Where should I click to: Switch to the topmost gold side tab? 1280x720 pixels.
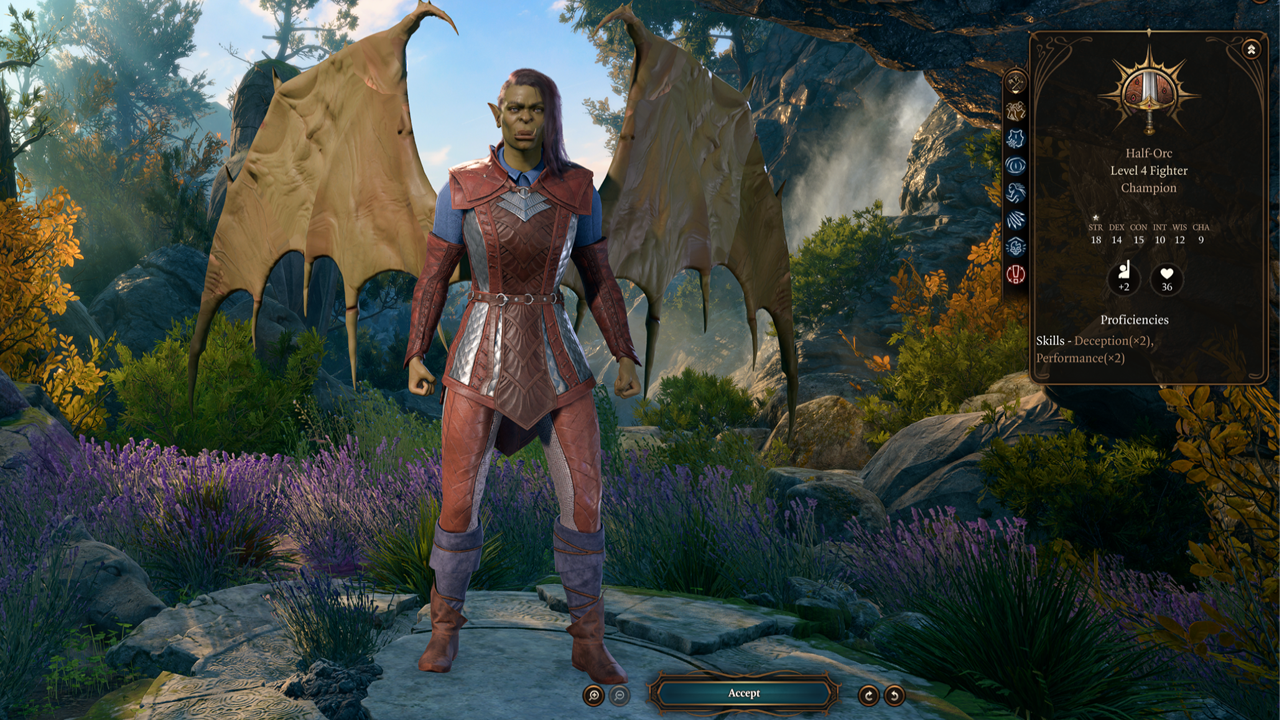(x=1016, y=83)
